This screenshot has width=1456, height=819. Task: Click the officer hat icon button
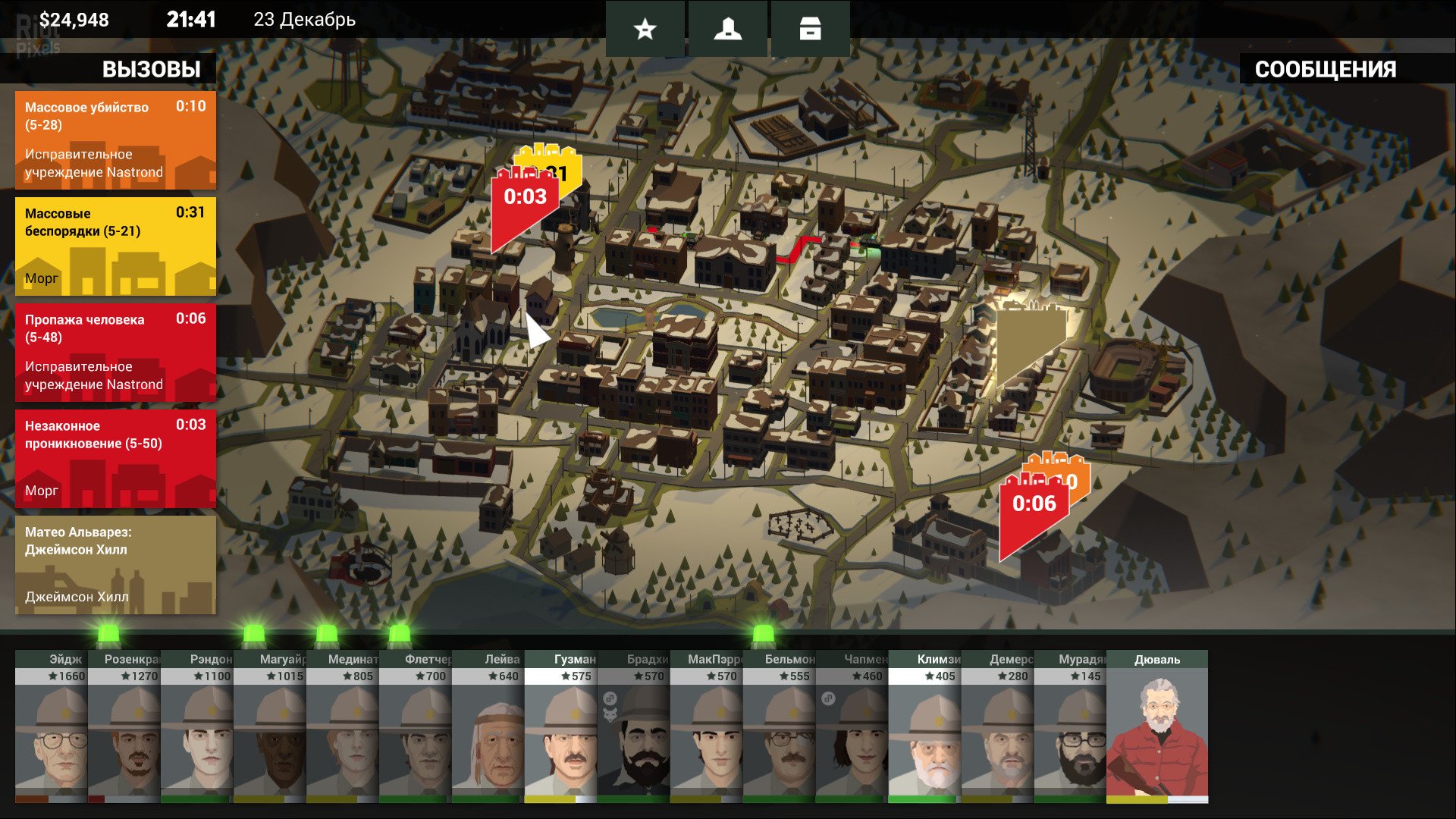tap(727, 29)
